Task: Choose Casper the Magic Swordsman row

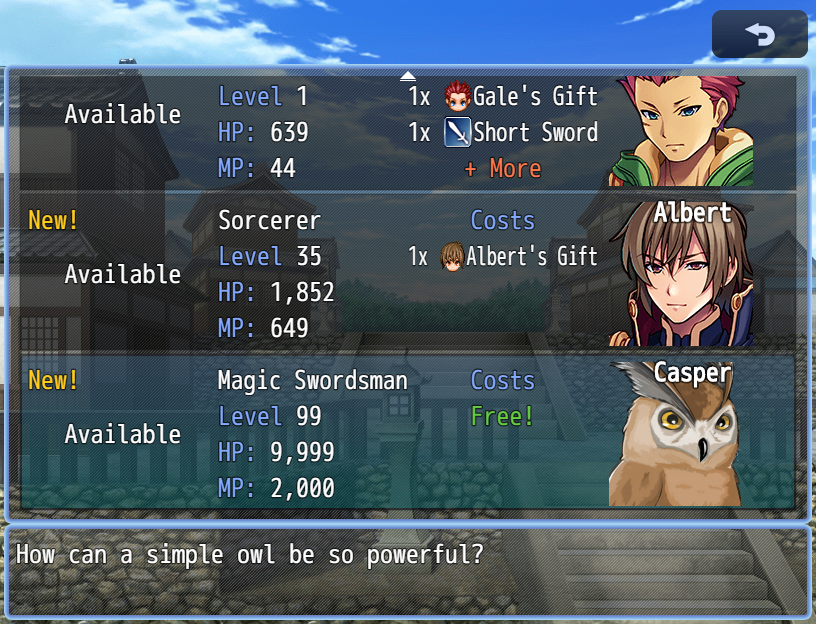Action: (408, 433)
